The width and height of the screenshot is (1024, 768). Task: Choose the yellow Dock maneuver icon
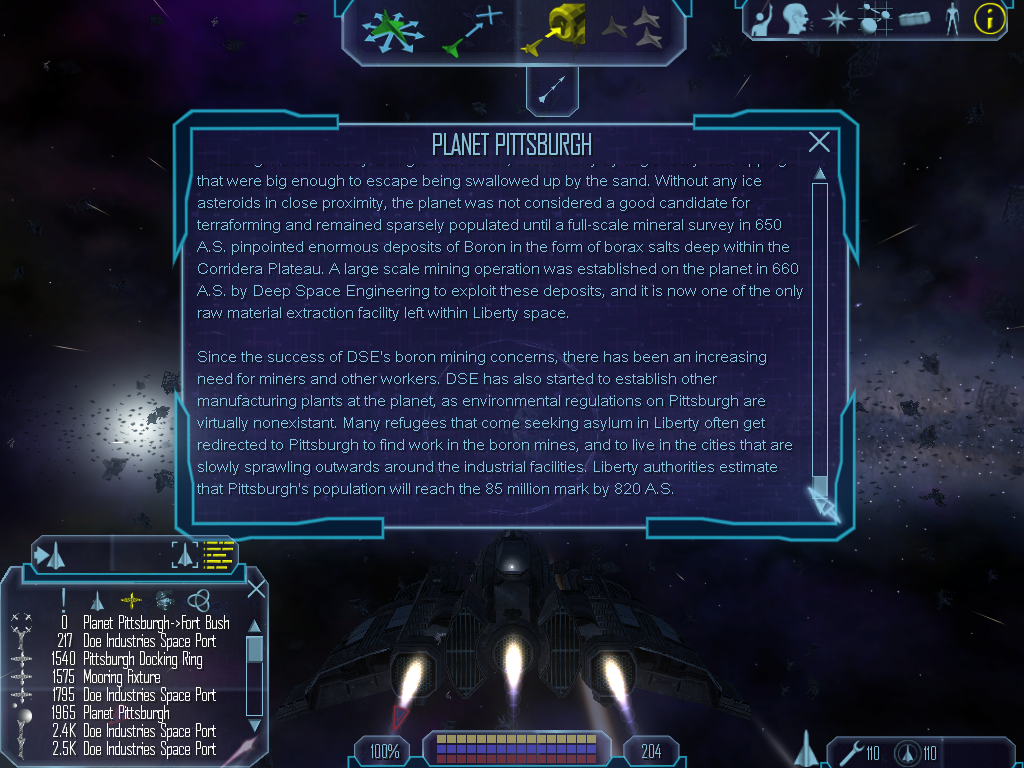click(554, 28)
